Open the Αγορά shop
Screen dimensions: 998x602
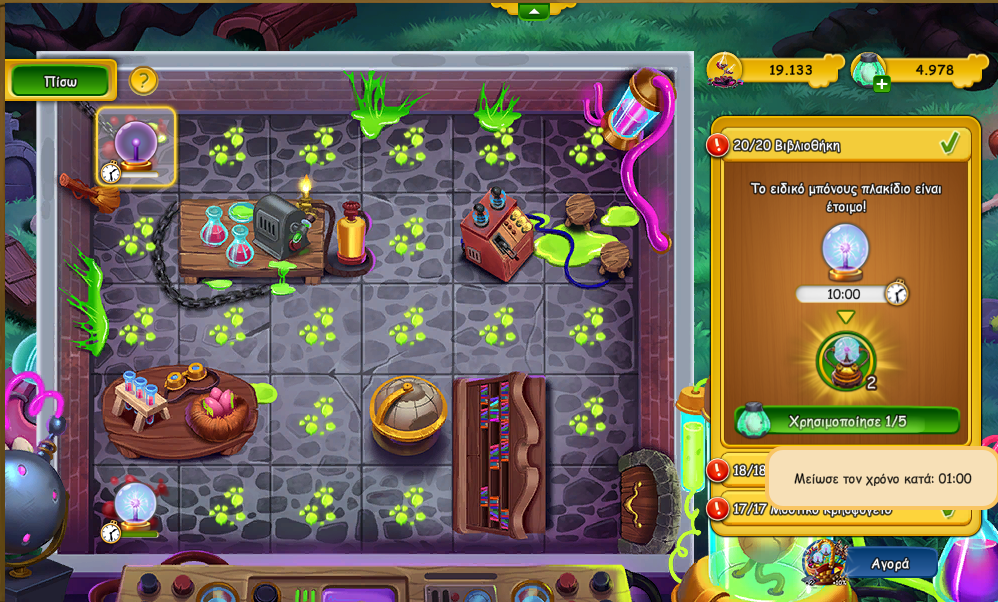point(889,563)
